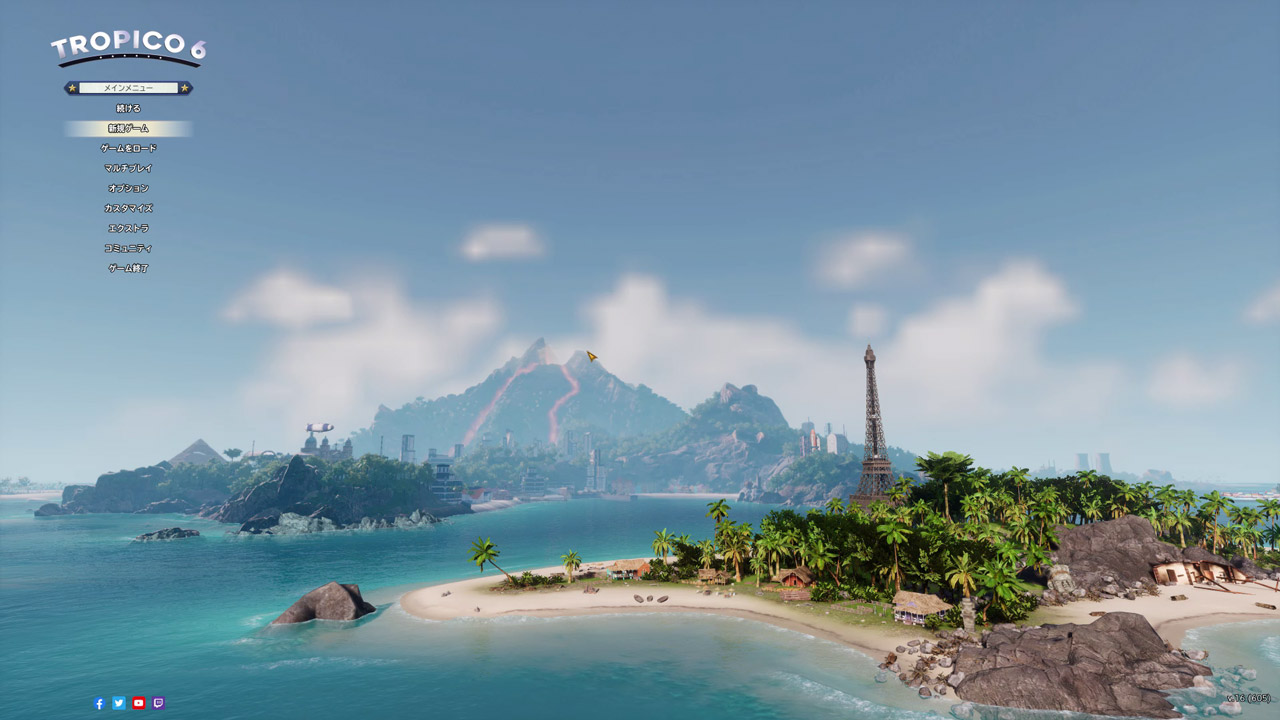This screenshot has width=1280, height=720.
Task: Click the arrow cursor over the volcano
Action: point(591,355)
